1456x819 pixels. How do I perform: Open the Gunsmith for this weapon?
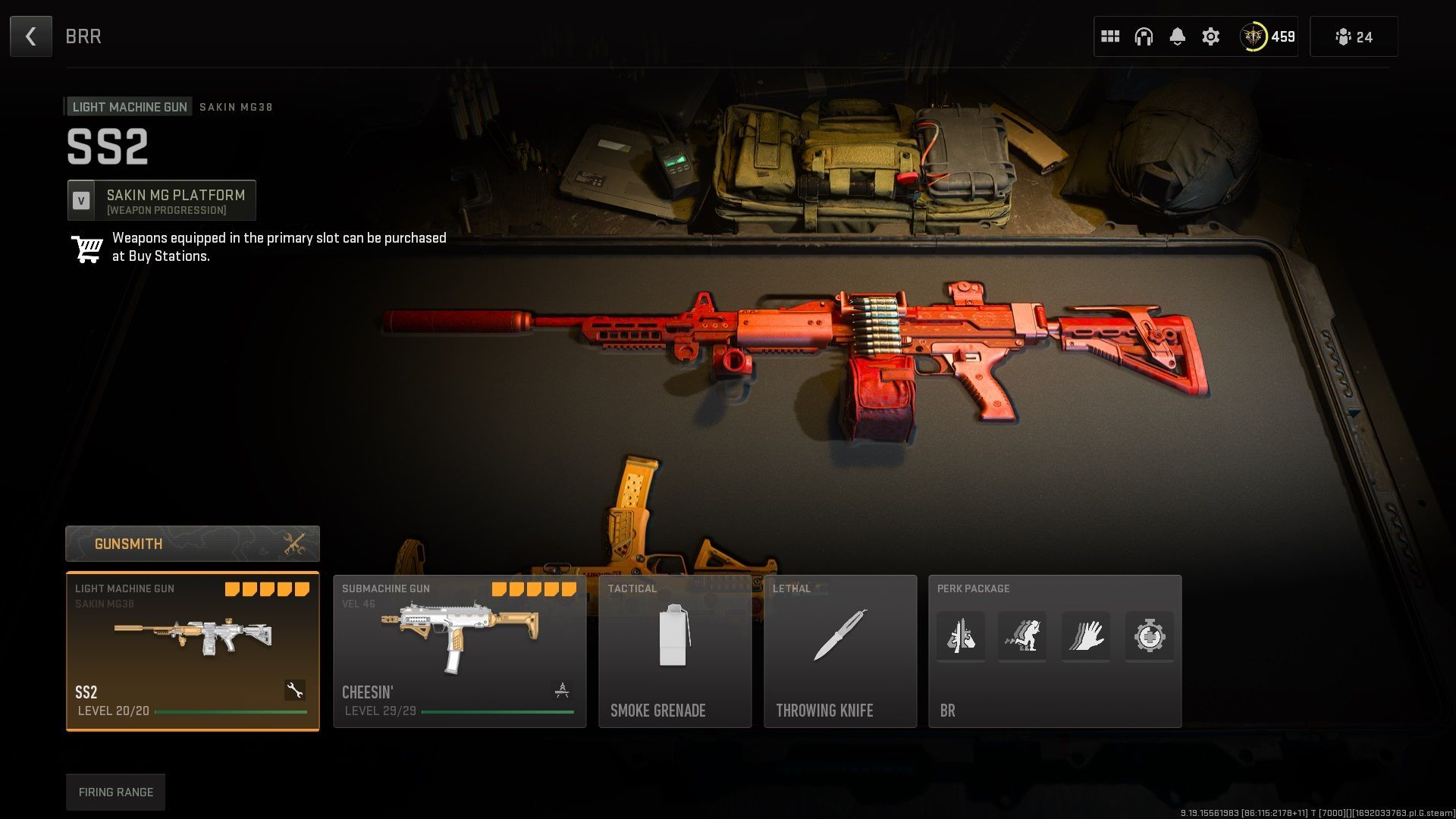tap(193, 544)
